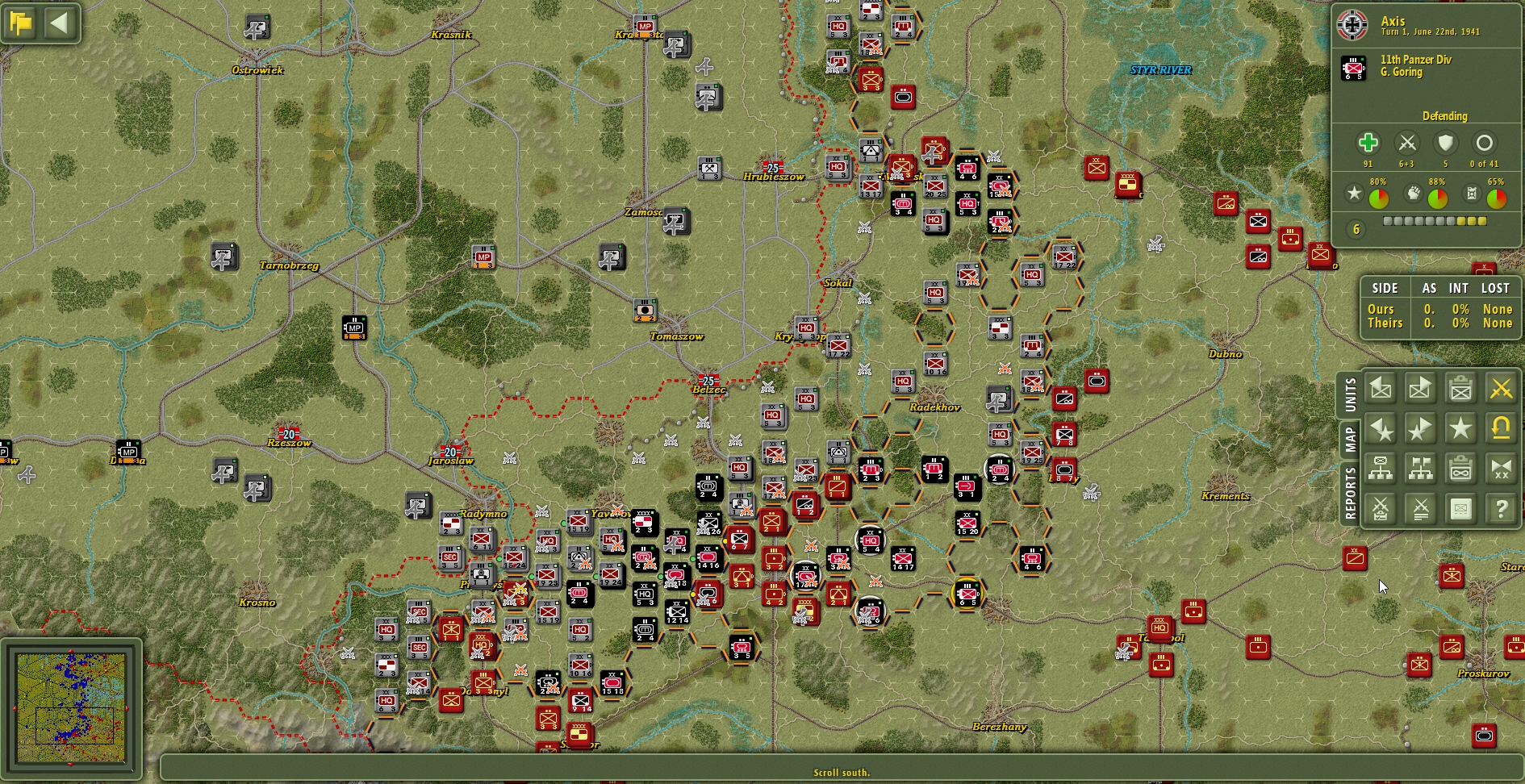Click the previous unit envelope icon
The height and width of the screenshot is (784, 1525).
pos(1380,388)
